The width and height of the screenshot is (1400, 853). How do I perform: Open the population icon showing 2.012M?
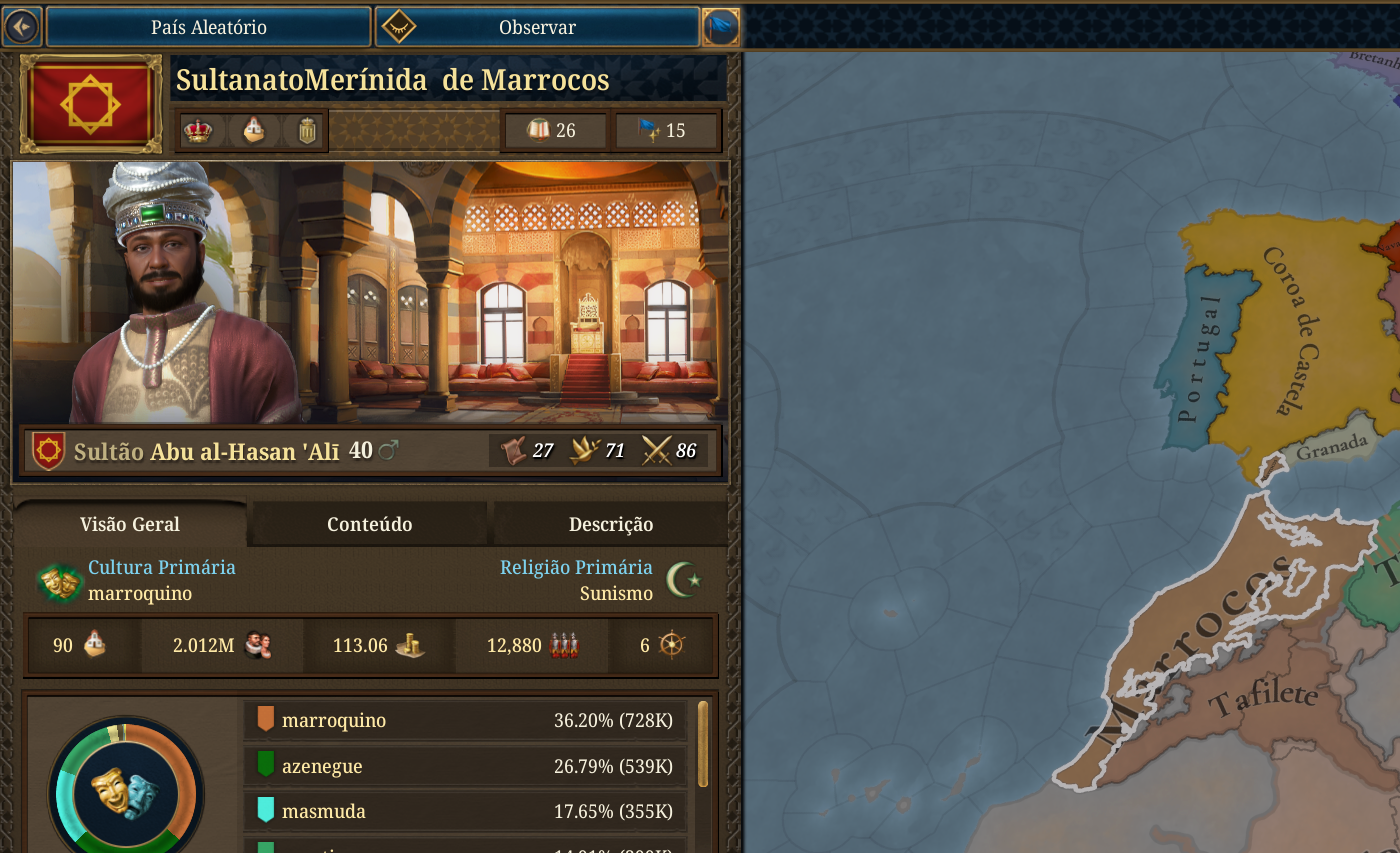(257, 645)
